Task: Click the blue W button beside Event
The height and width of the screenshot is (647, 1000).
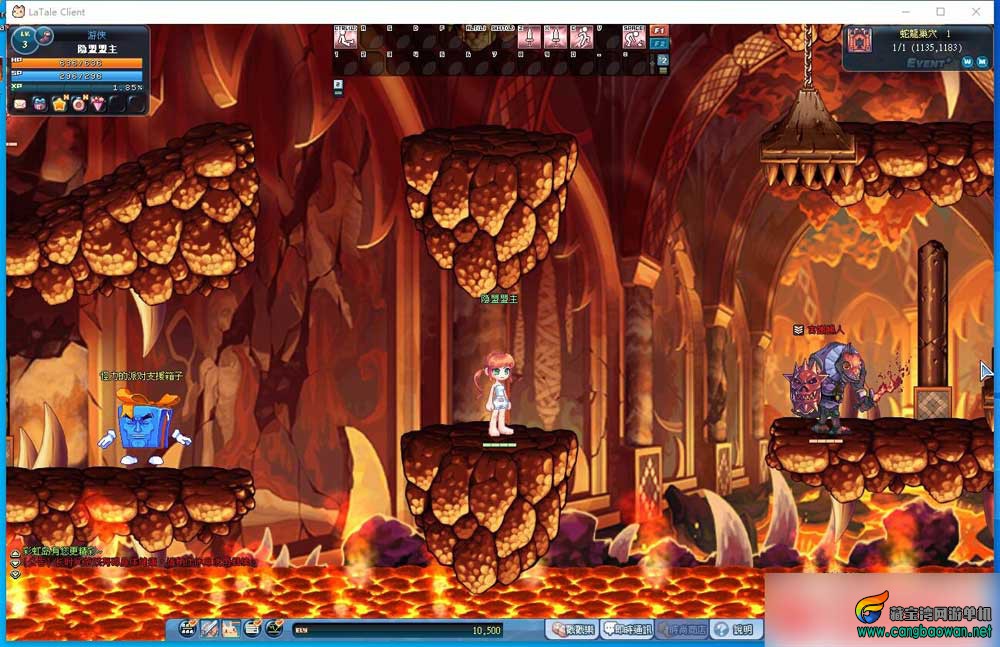Action: coord(967,62)
